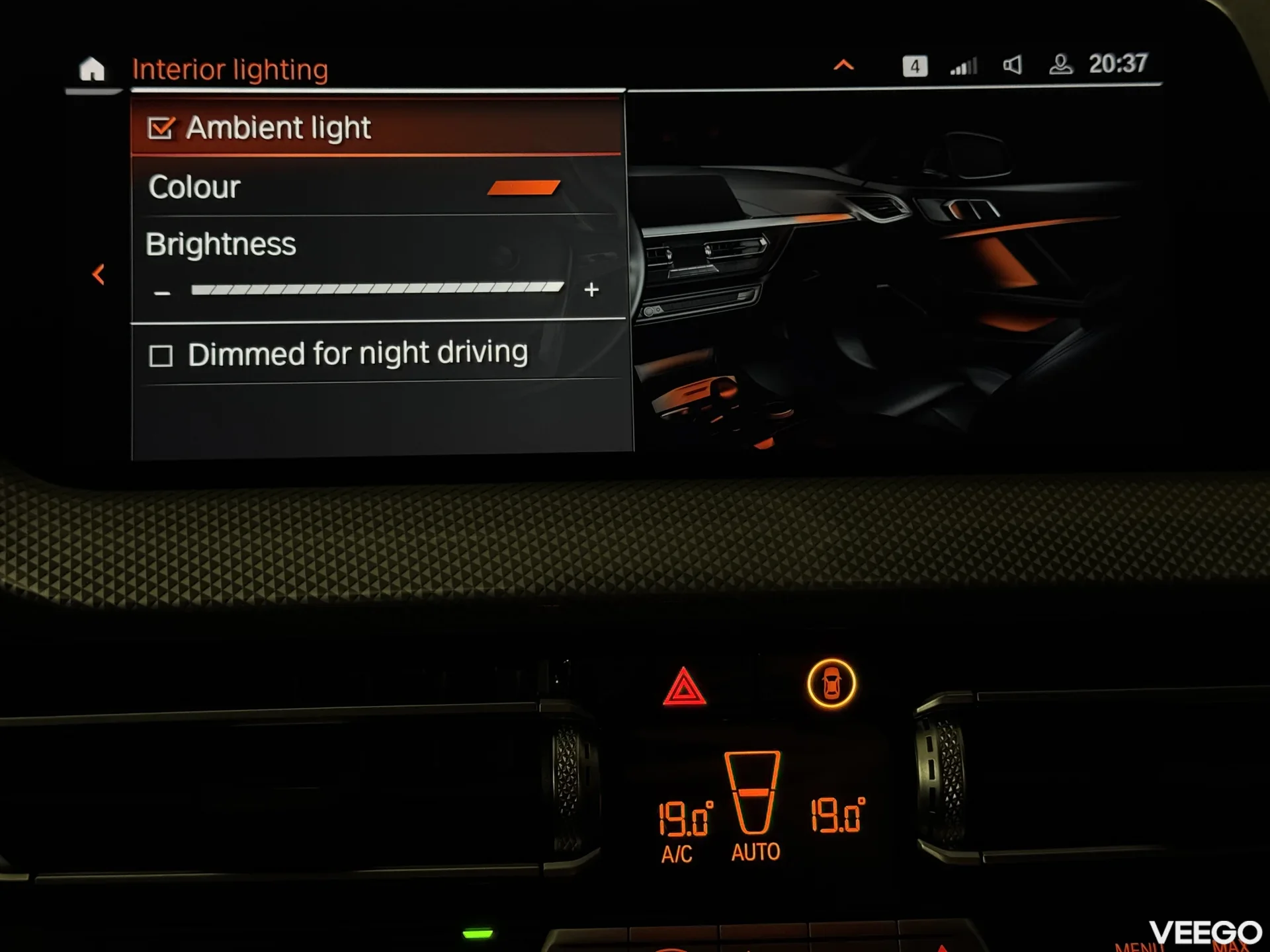Toggle the Ambient light checkbox

coord(161,128)
